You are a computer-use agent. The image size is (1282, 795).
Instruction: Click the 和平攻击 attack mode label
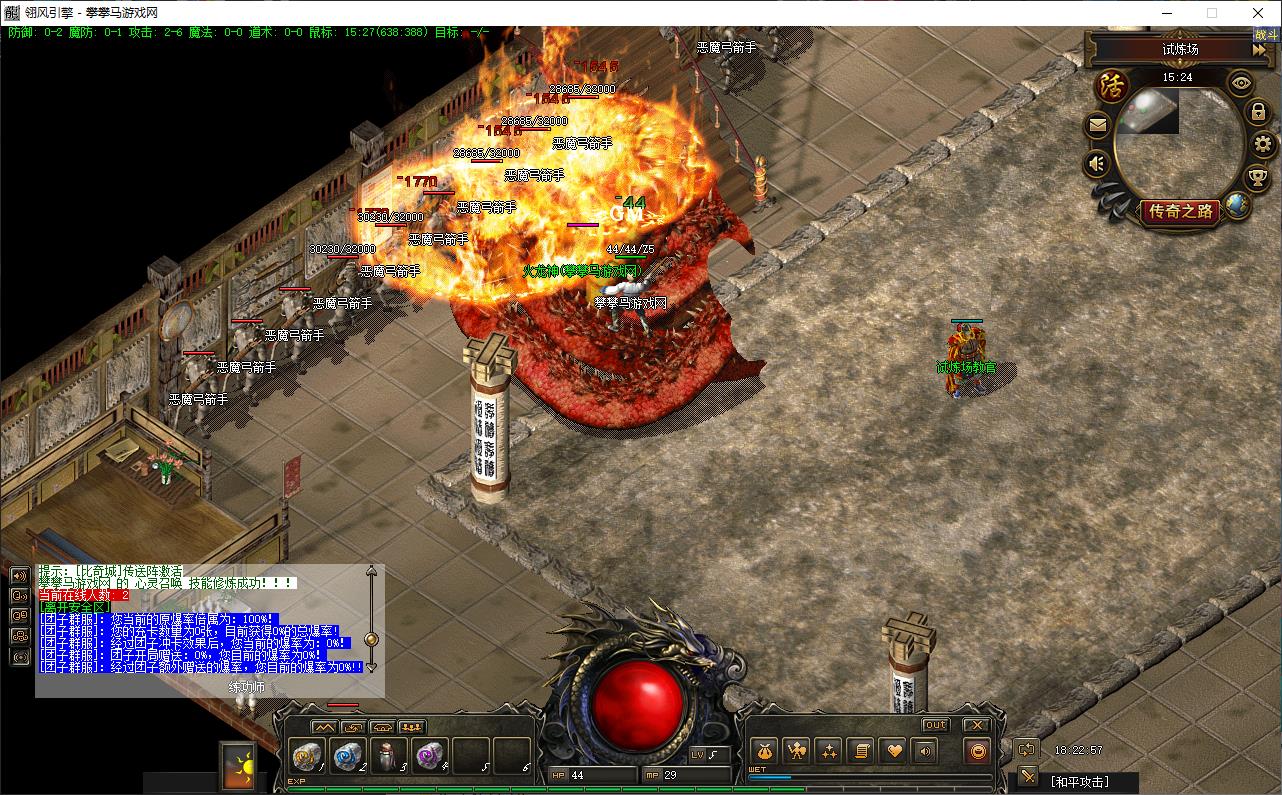(1079, 781)
